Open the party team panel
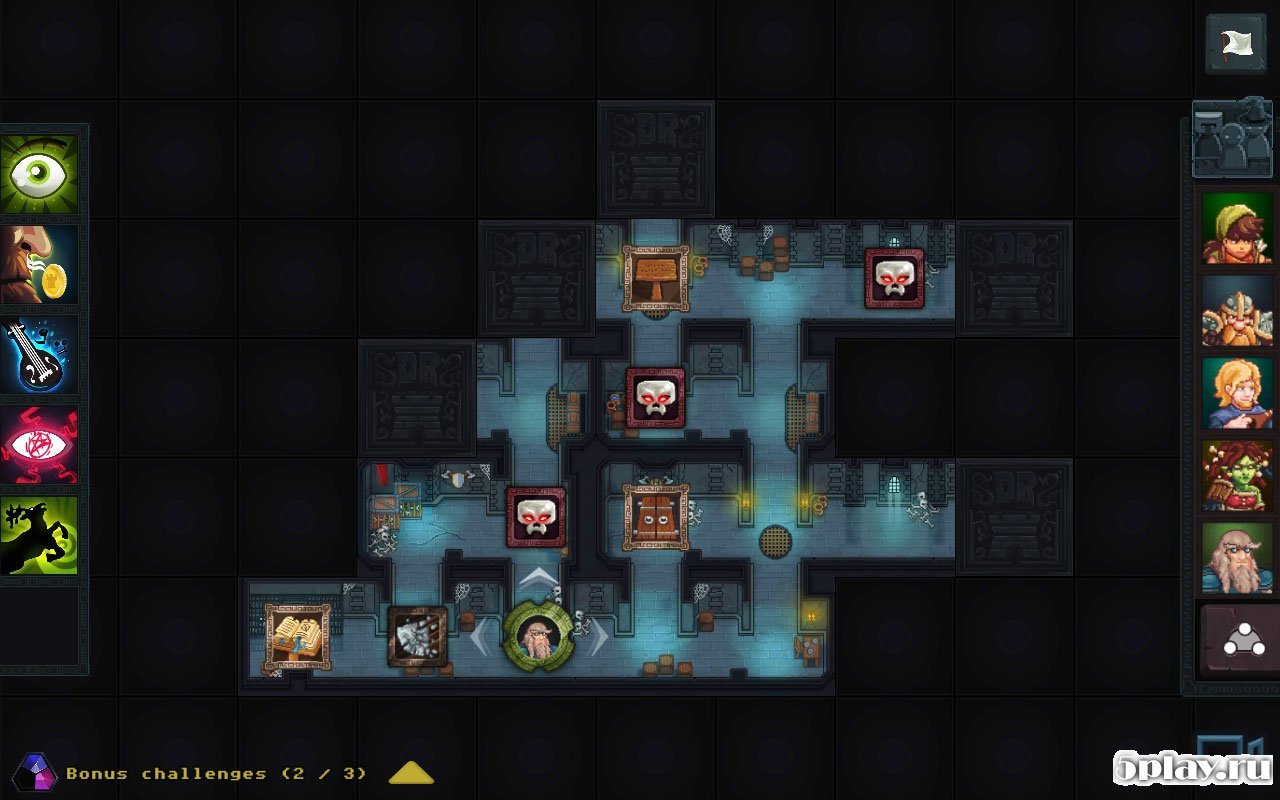Screen dimensions: 1280x800 coord(1232,140)
